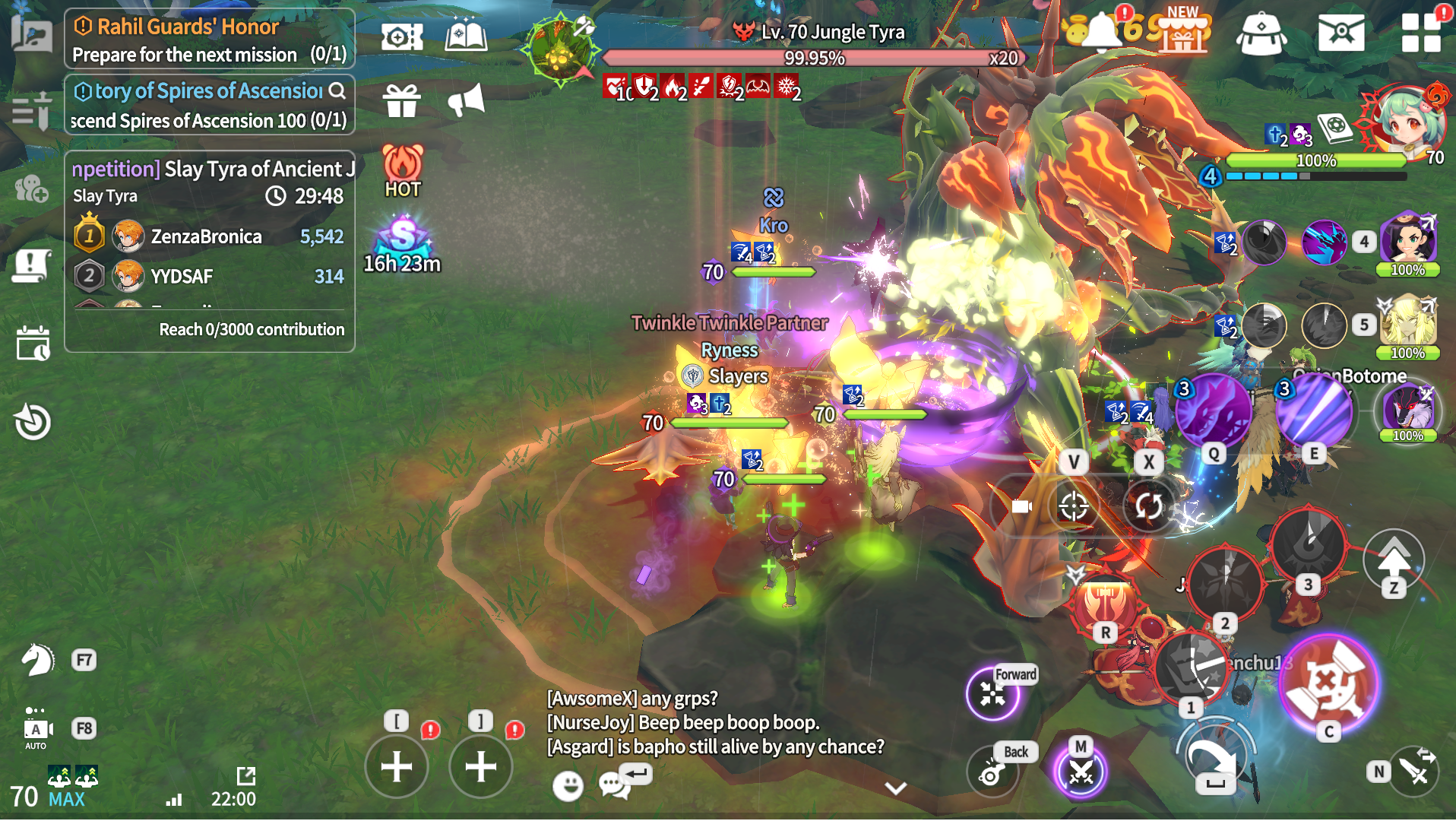Open the notification bell

(x=1101, y=31)
